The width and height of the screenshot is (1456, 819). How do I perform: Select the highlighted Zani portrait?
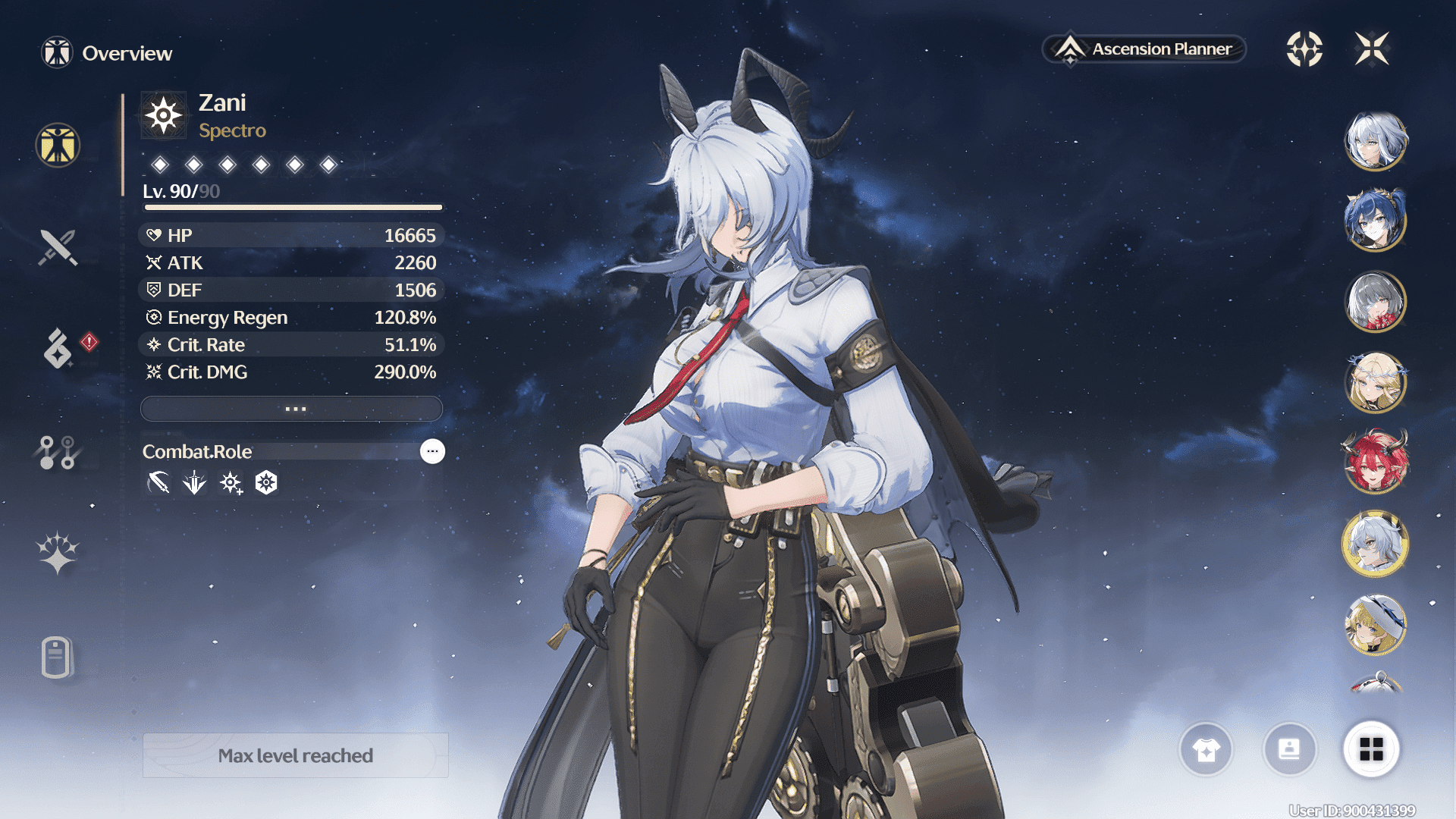tap(1376, 543)
